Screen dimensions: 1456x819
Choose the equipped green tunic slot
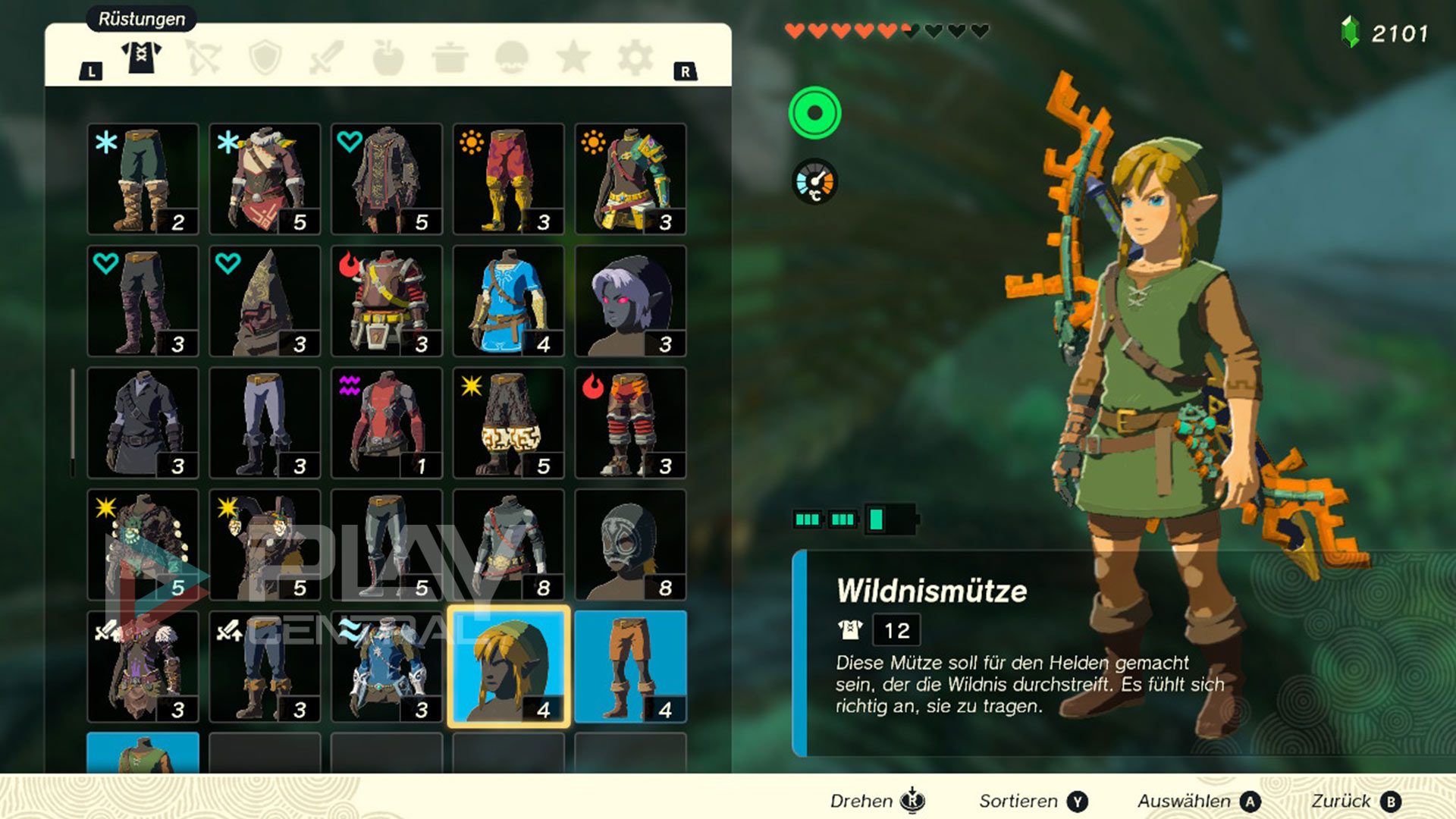tap(143, 753)
